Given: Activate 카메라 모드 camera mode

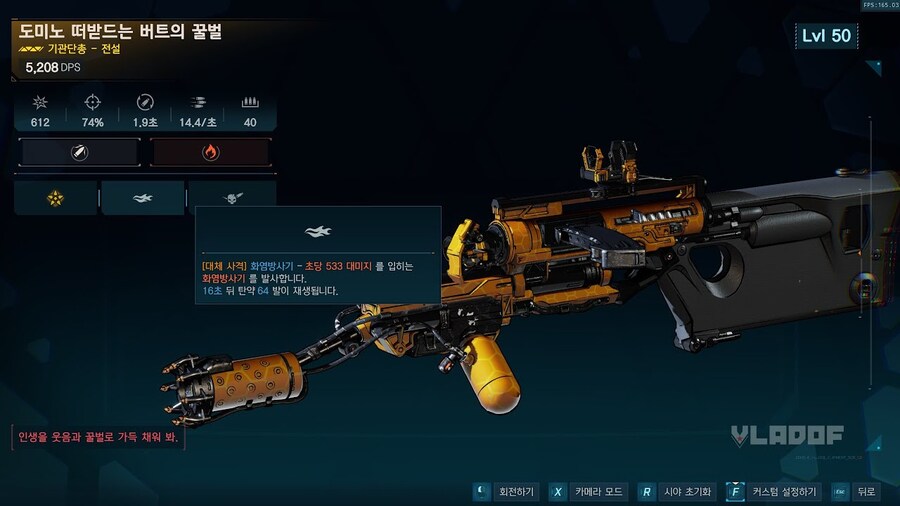Looking at the screenshot, I should [x=588, y=492].
